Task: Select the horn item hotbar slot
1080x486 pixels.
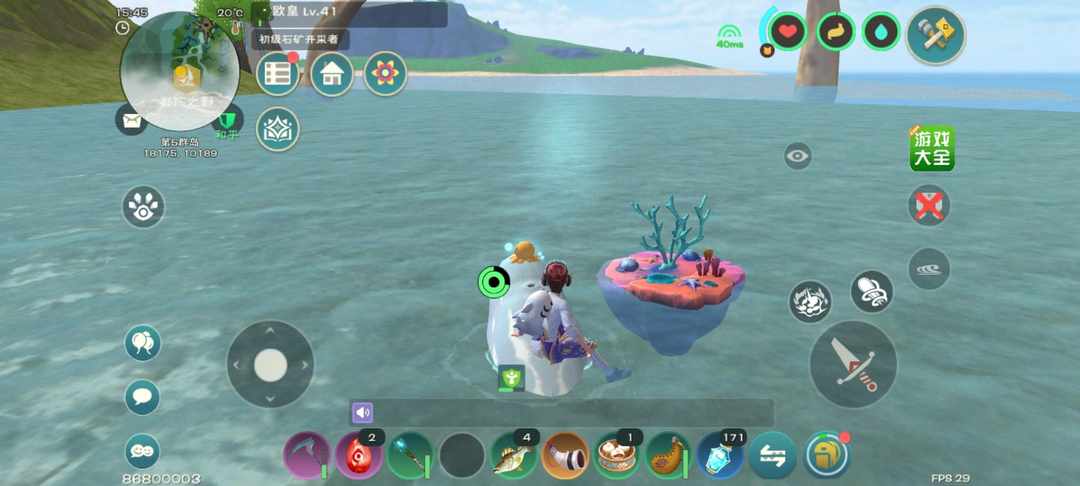Action: click(566, 456)
